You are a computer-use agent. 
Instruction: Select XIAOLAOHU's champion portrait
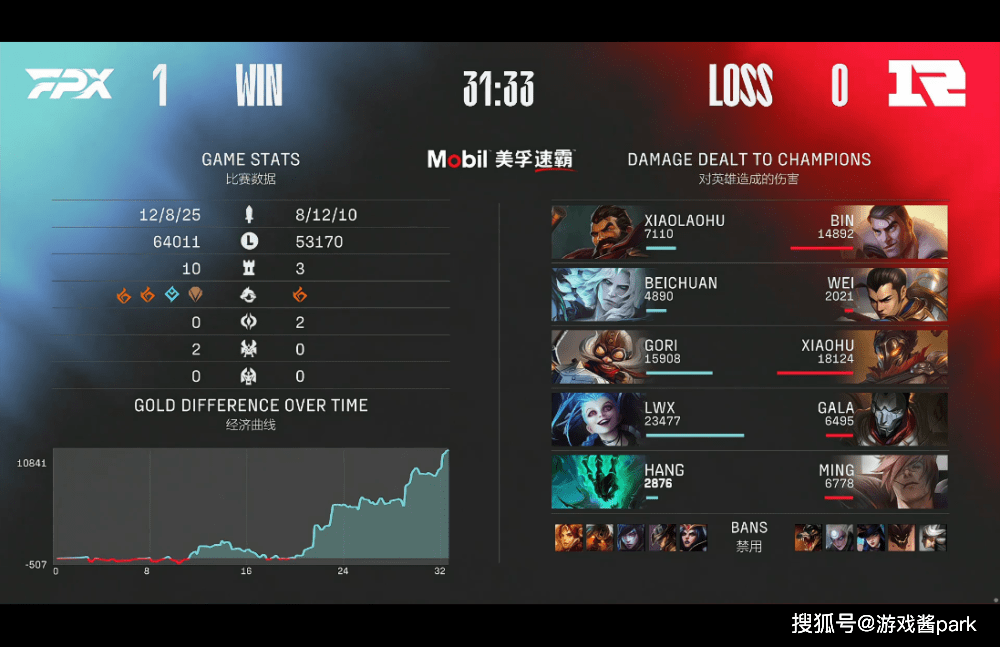596,232
